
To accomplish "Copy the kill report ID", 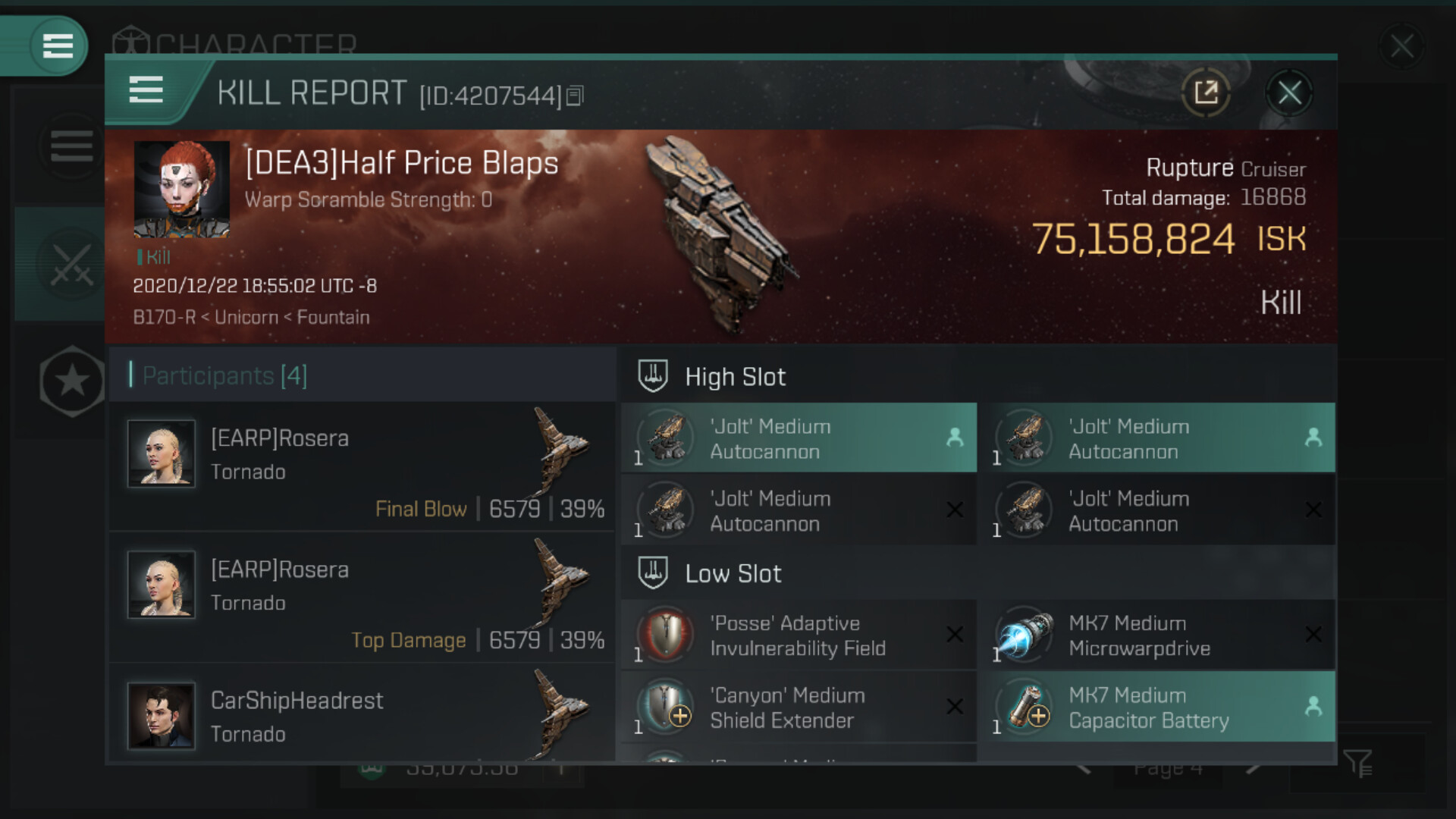I will pyautogui.click(x=575, y=96).
